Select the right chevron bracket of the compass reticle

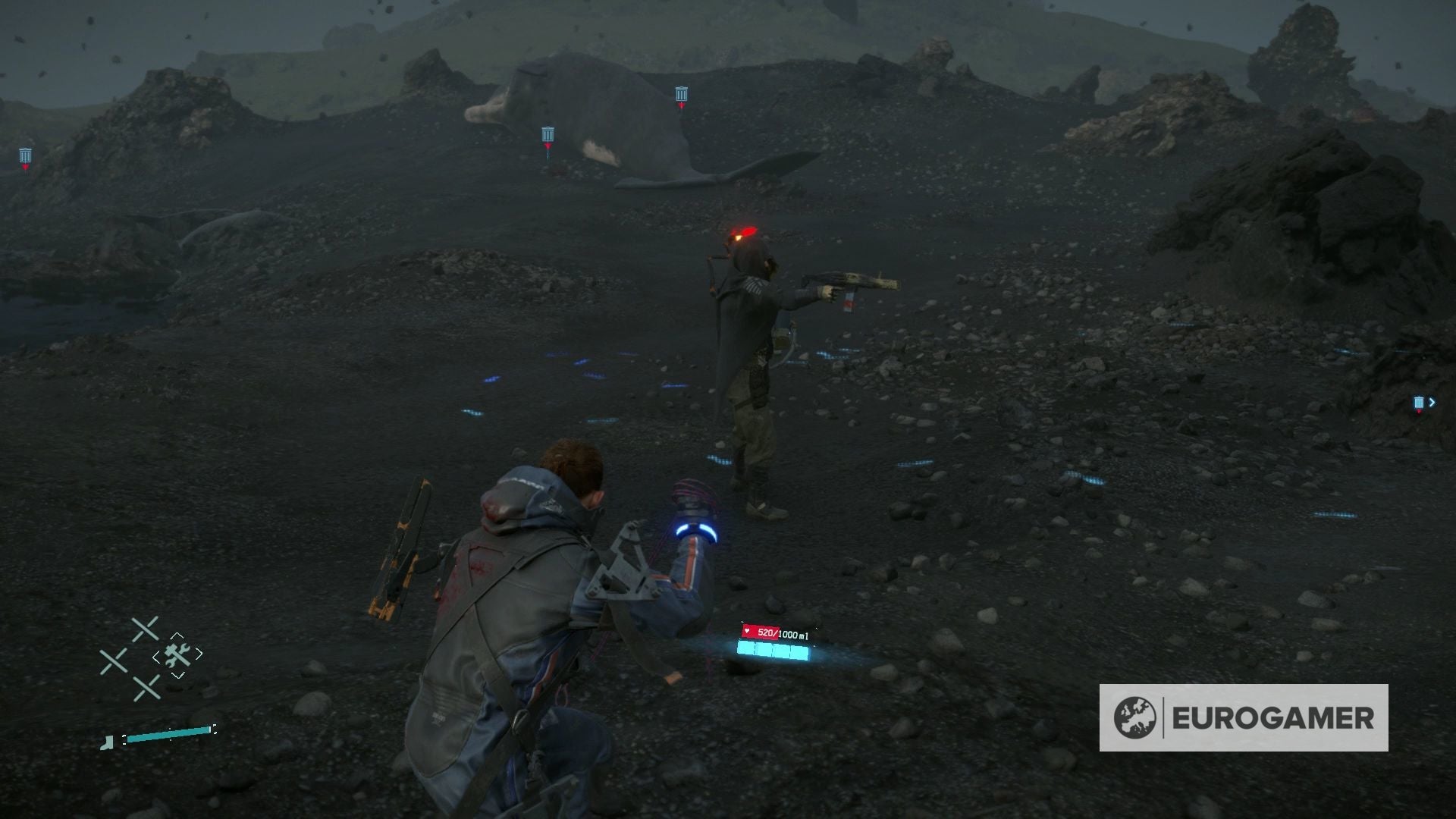(199, 653)
